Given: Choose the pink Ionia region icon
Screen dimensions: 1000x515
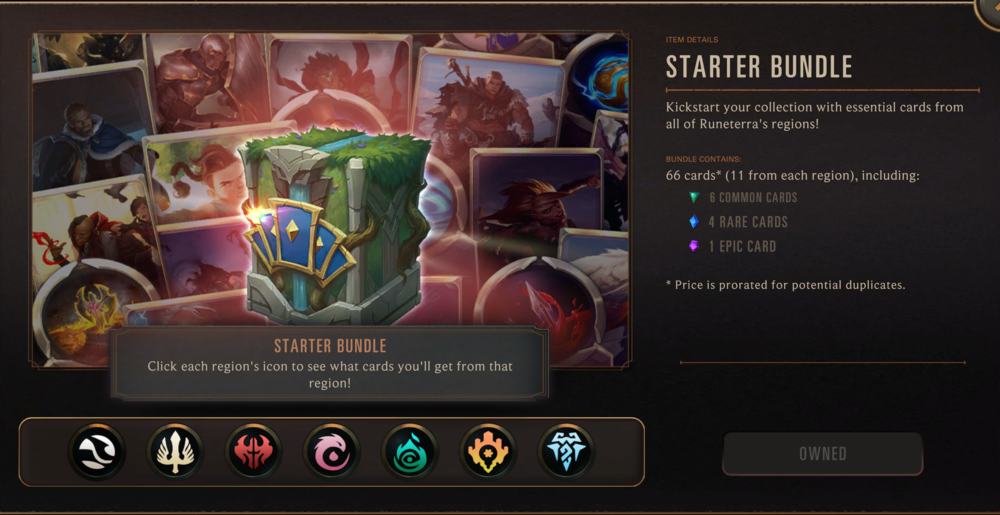Looking at the screenshot, I should 332,452.
